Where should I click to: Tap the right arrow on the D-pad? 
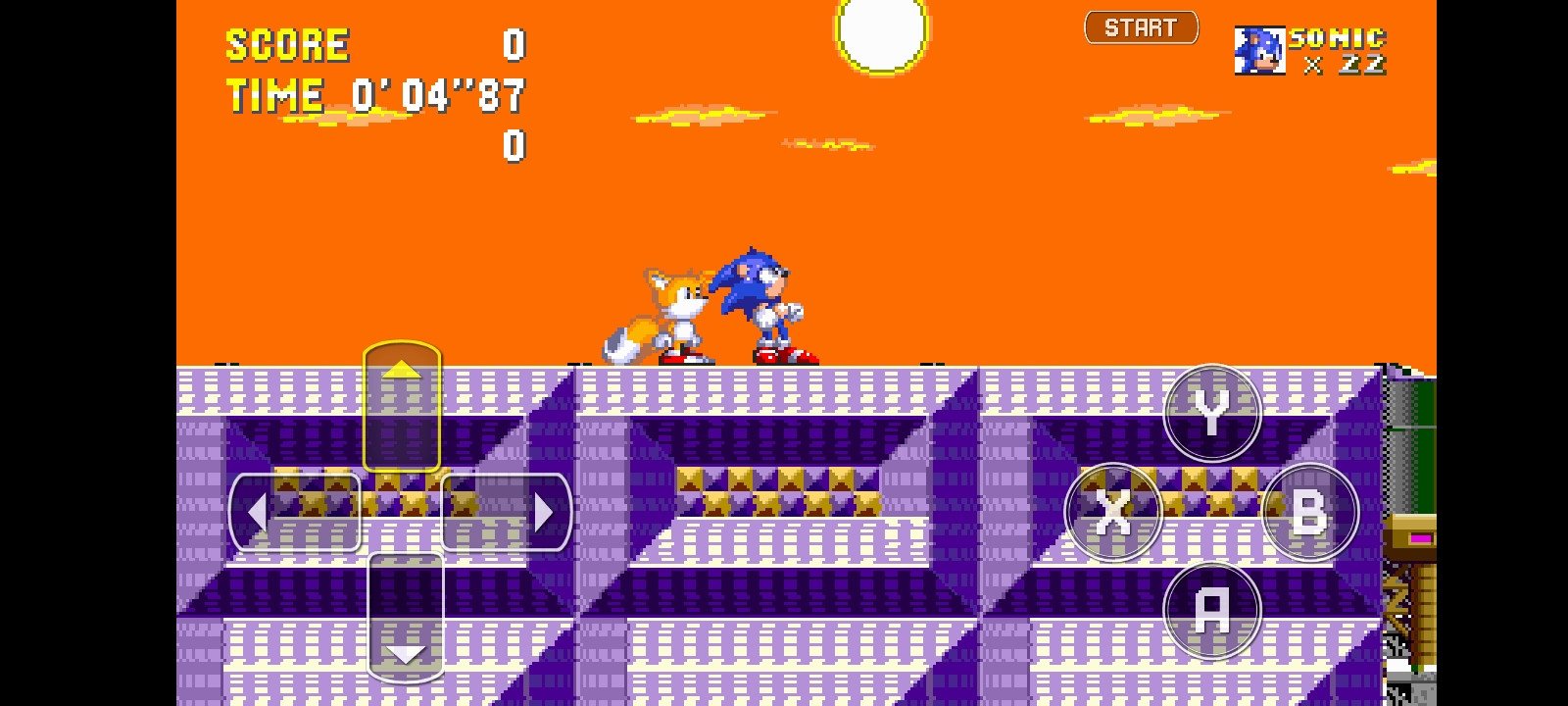pyautogui.click(x=545, y=511)
